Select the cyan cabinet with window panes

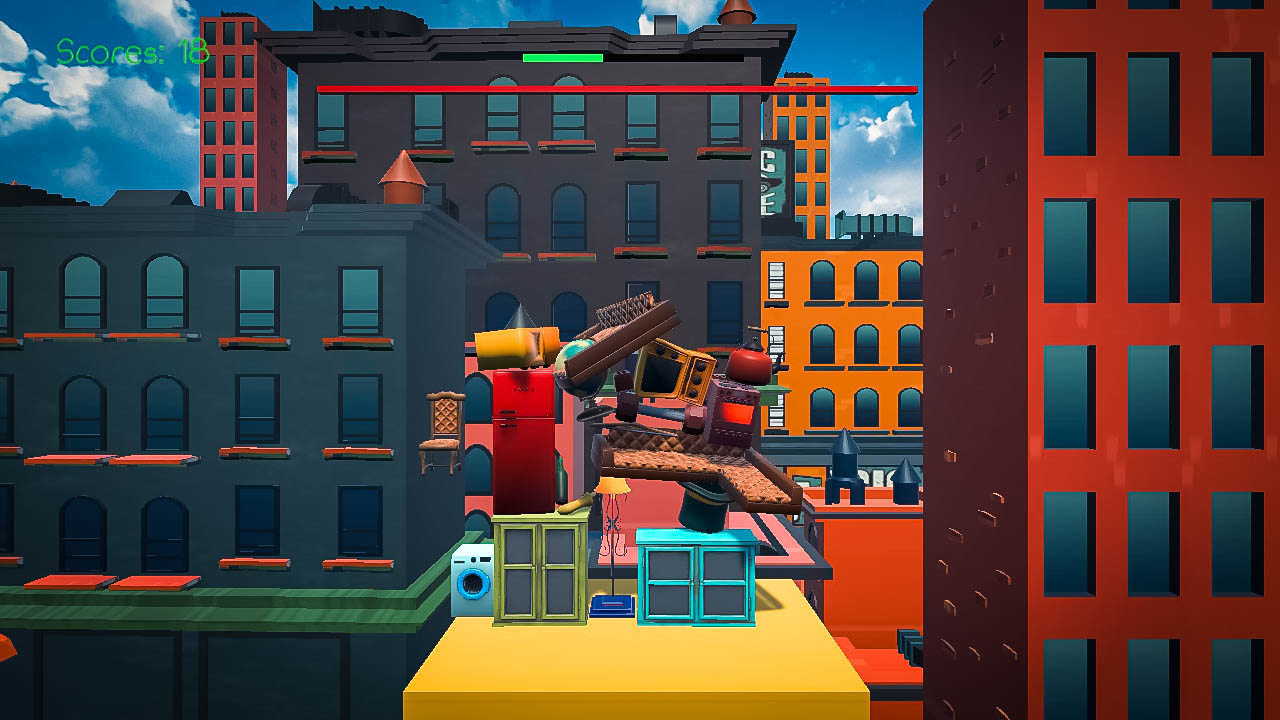[700, 580]
